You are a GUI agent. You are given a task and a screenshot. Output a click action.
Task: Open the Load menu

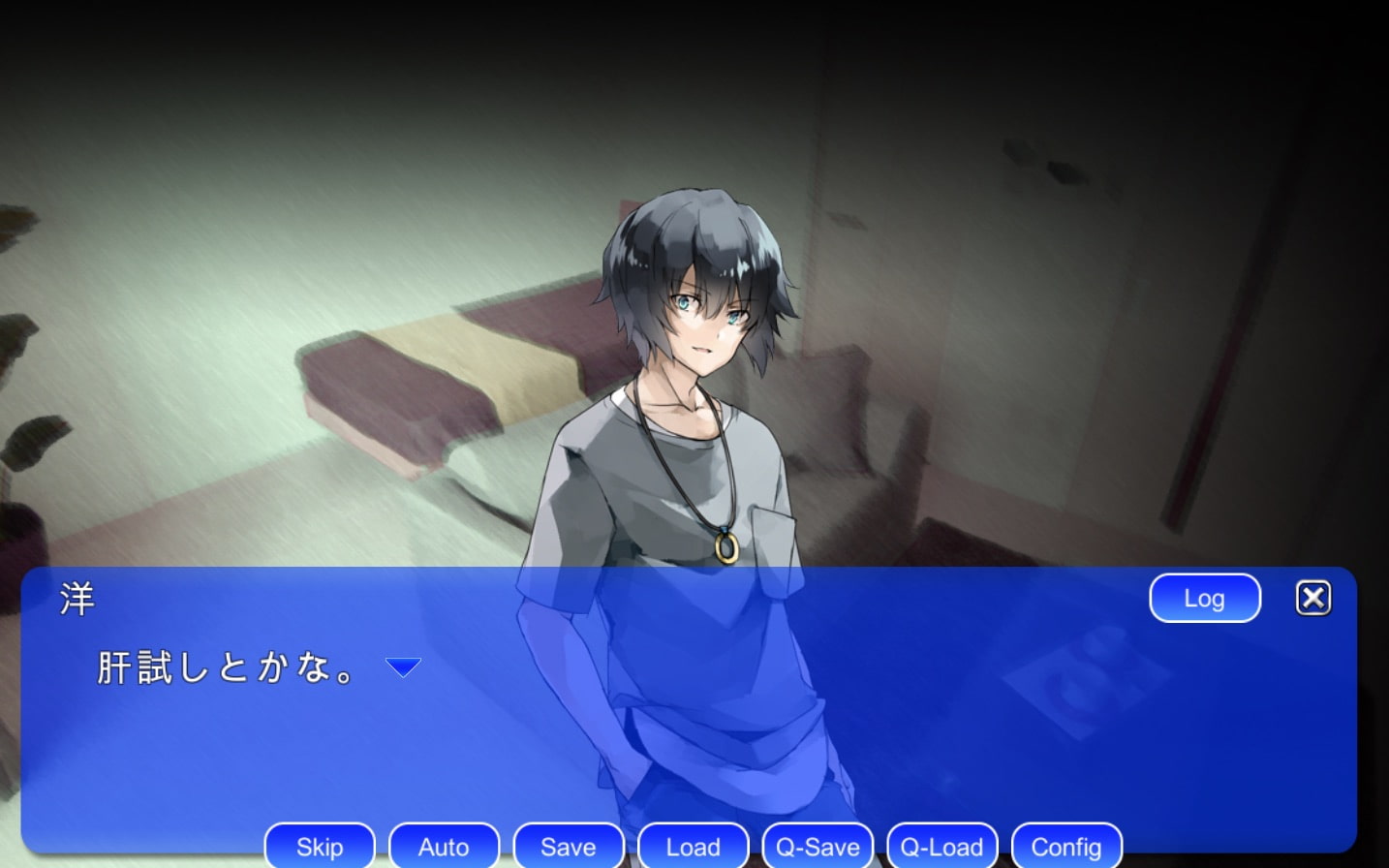693,847
